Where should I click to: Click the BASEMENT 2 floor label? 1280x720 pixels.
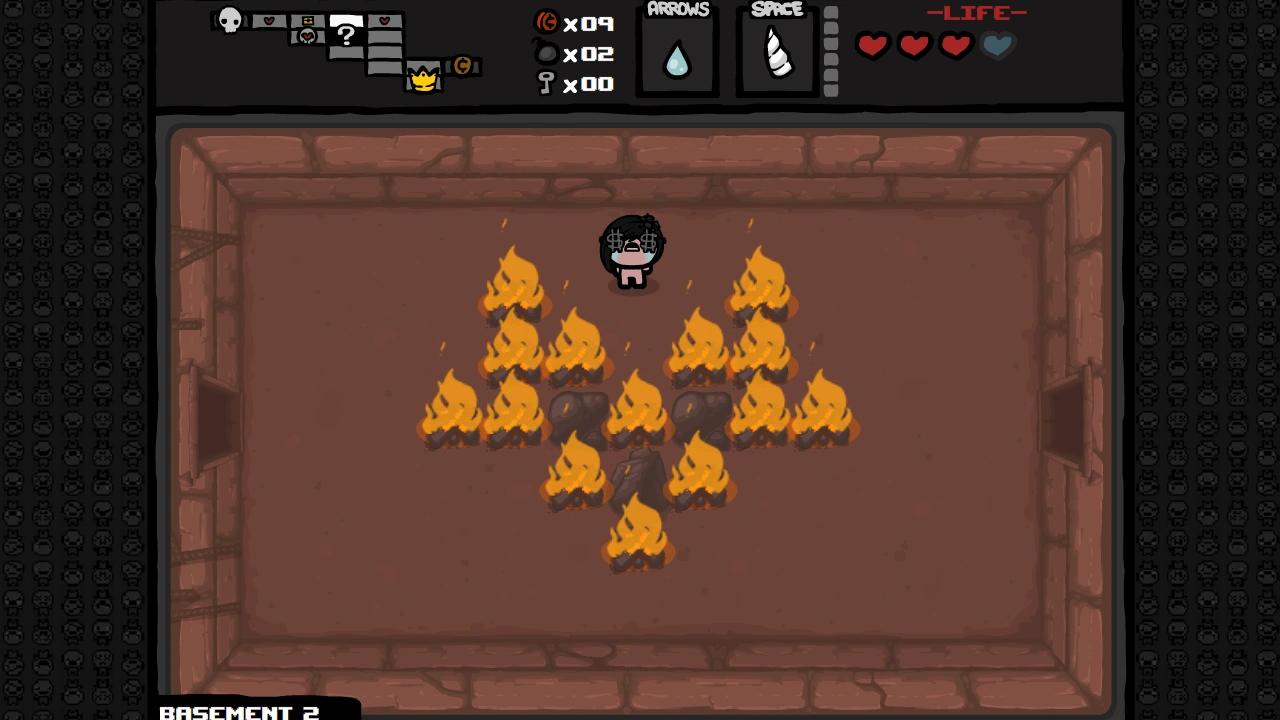click(x=240, y=712)
